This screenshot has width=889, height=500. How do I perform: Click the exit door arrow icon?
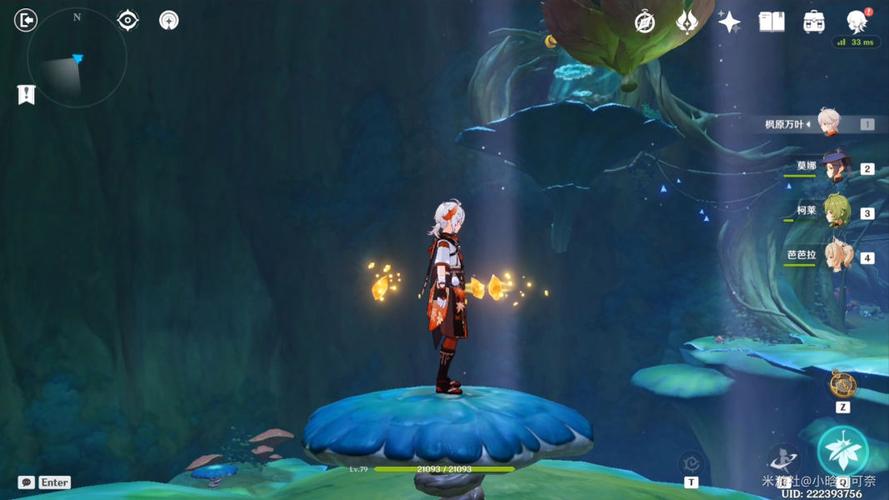click(x=26, y=20)
